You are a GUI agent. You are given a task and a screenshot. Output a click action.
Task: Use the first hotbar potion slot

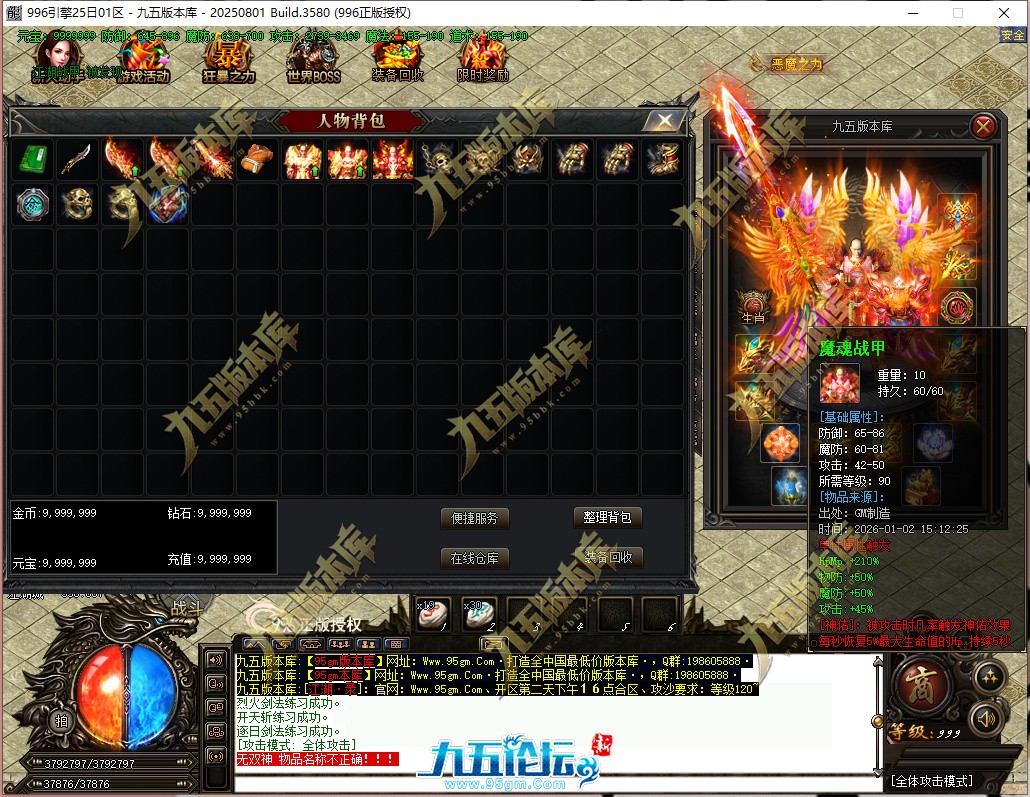[434, 613]
